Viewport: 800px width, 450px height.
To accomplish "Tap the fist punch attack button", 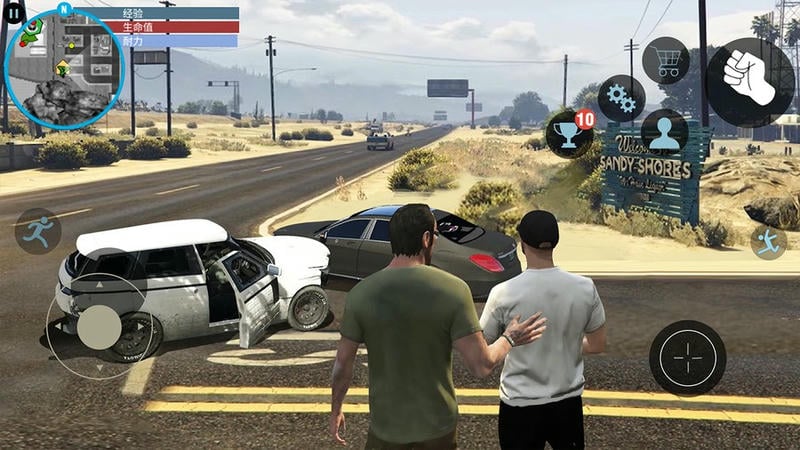I will [750, 82].
